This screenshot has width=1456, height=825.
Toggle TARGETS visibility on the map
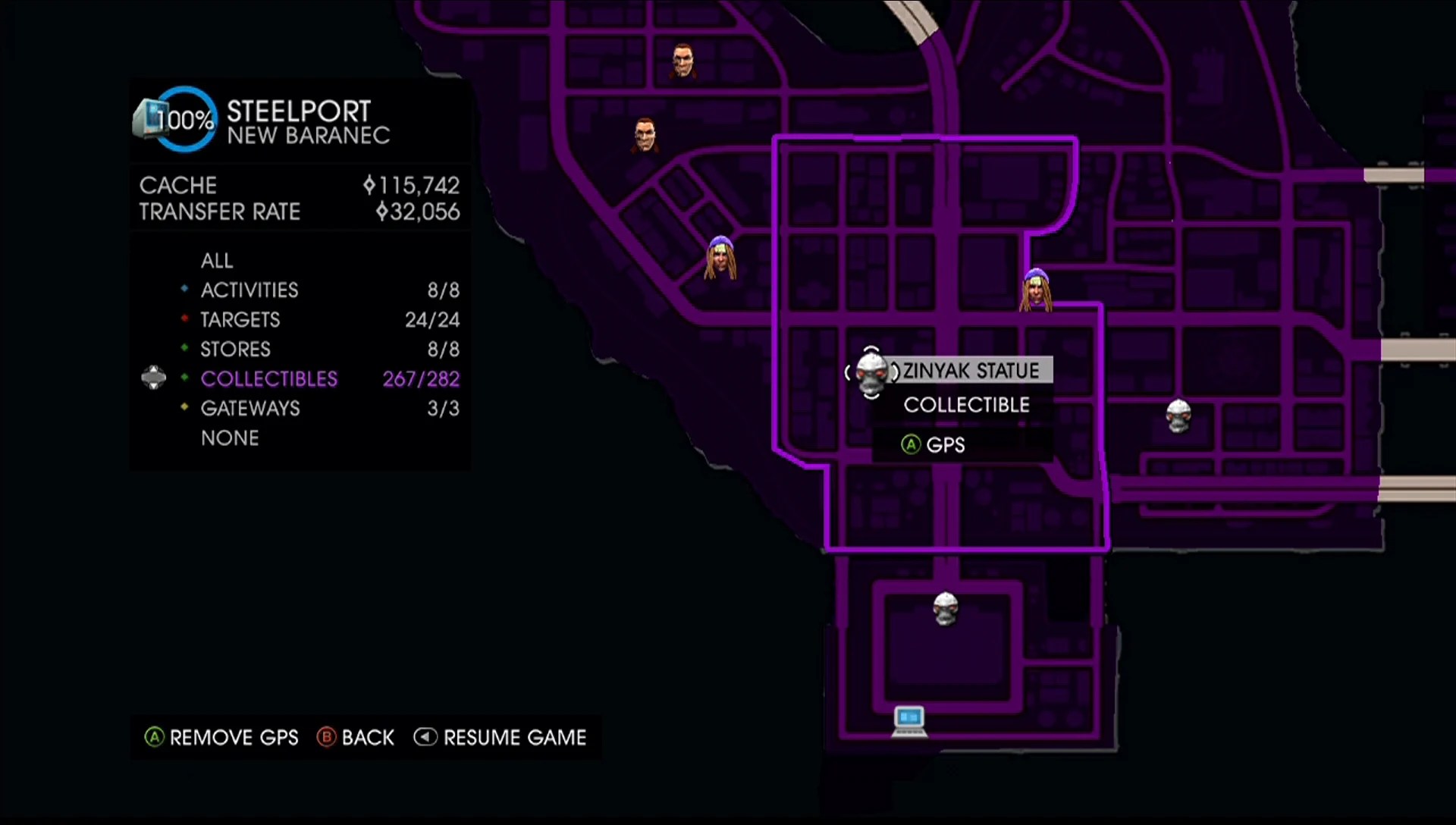[240, 319]
